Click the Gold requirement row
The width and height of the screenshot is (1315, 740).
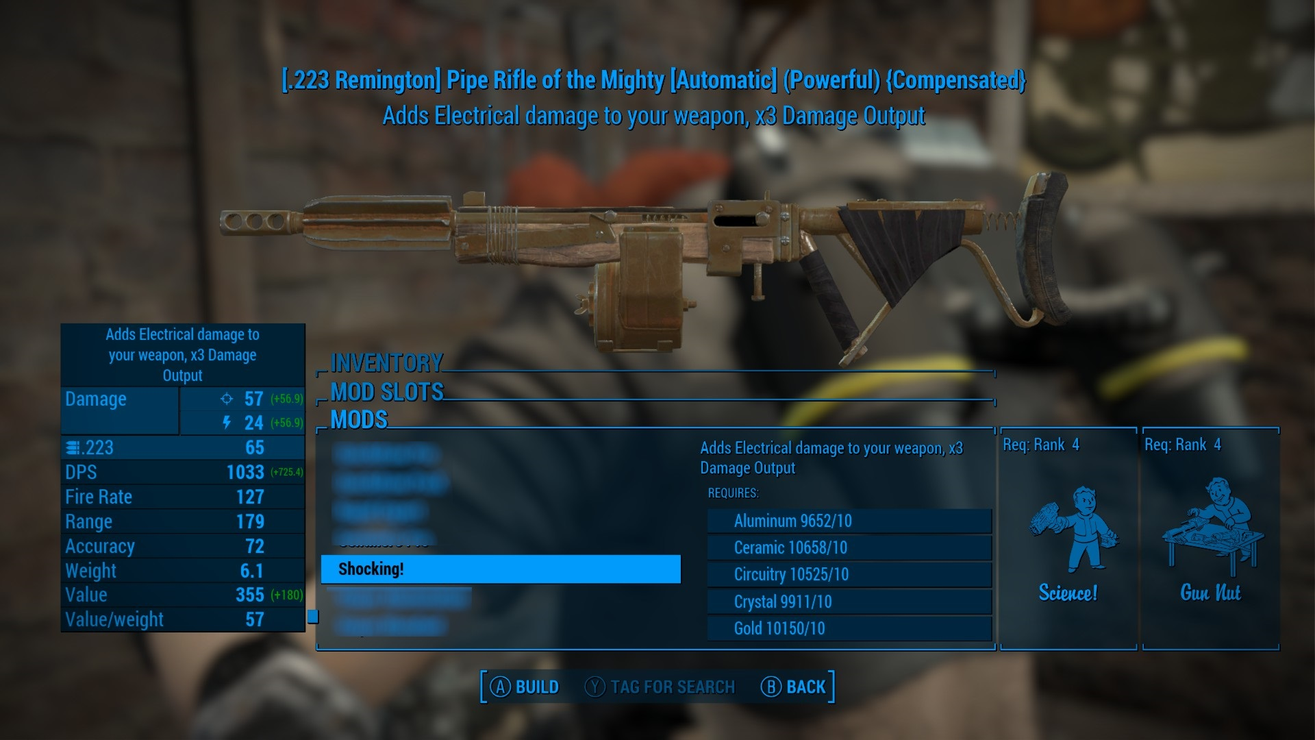click(849, 629)
